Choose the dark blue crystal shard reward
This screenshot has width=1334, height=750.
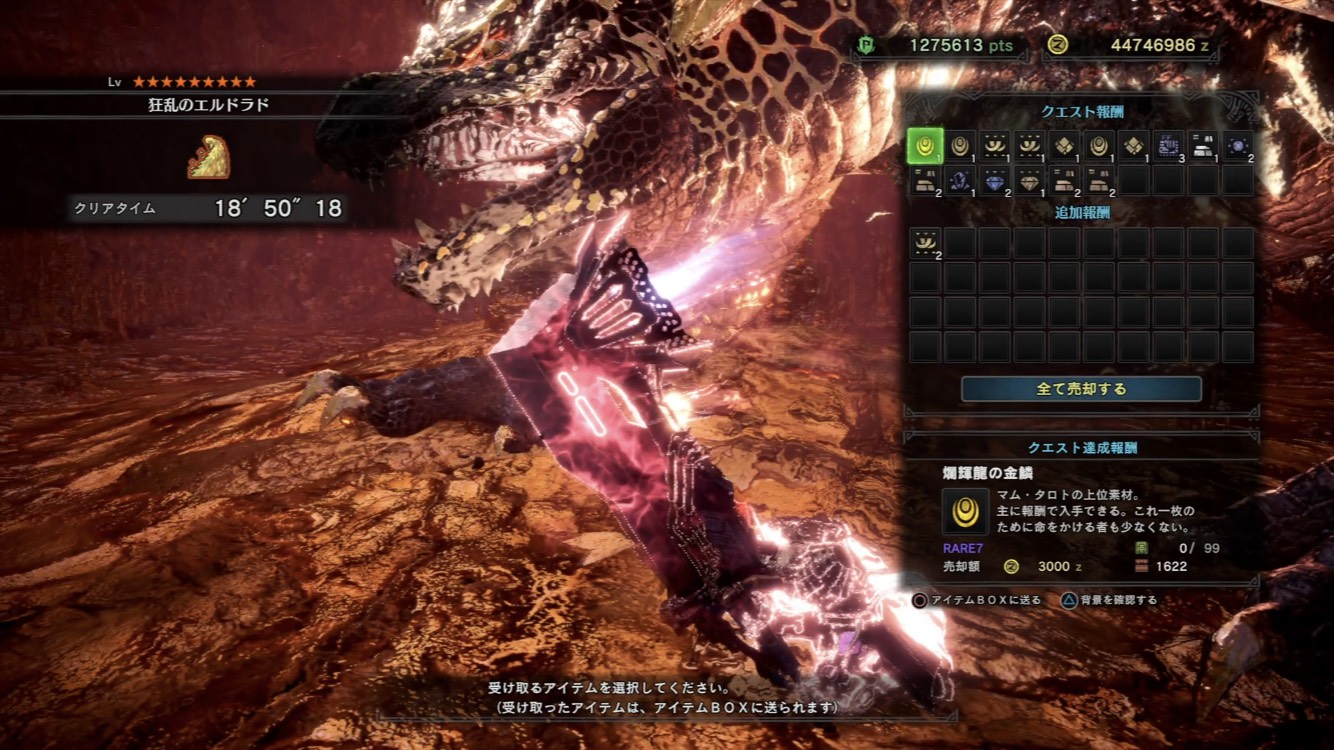[x=960, y=181]
